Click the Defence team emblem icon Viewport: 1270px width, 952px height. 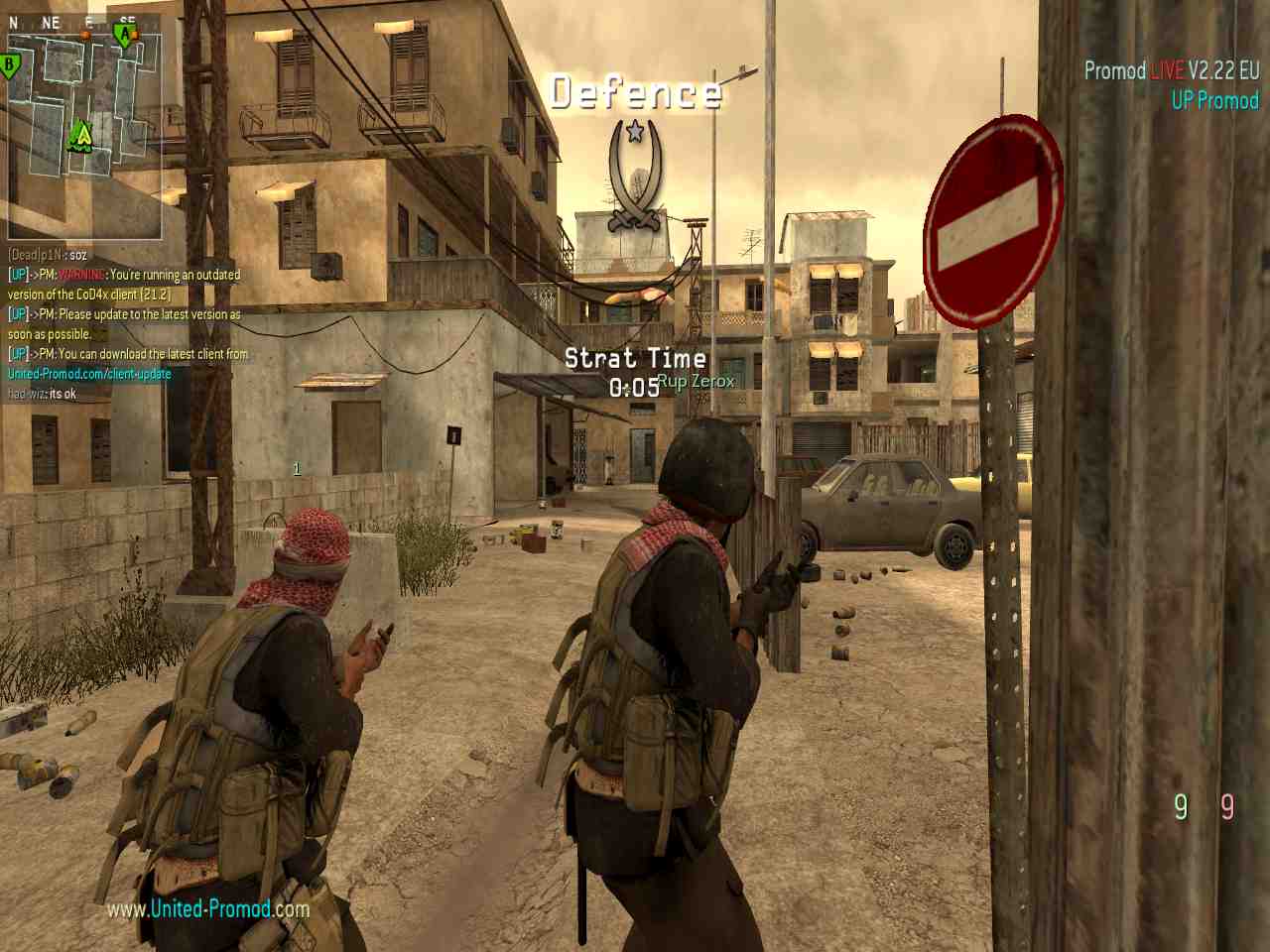pos(635,175)
